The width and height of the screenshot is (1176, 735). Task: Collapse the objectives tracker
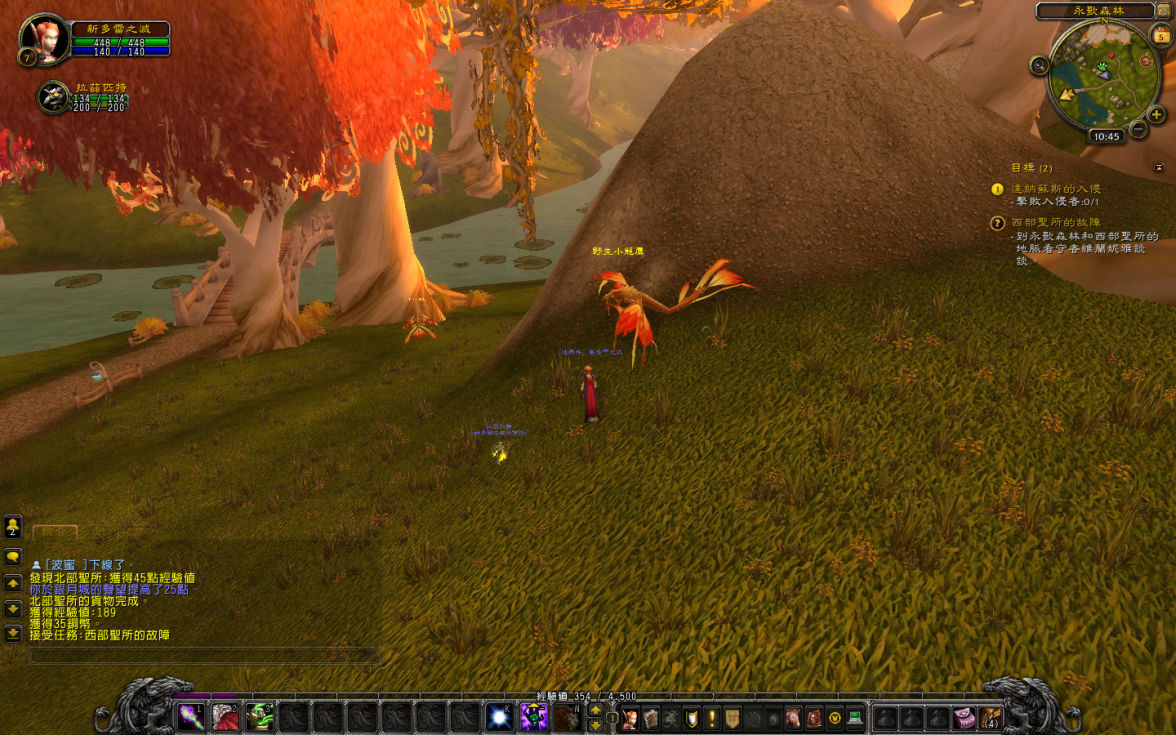coord(1159,167)
